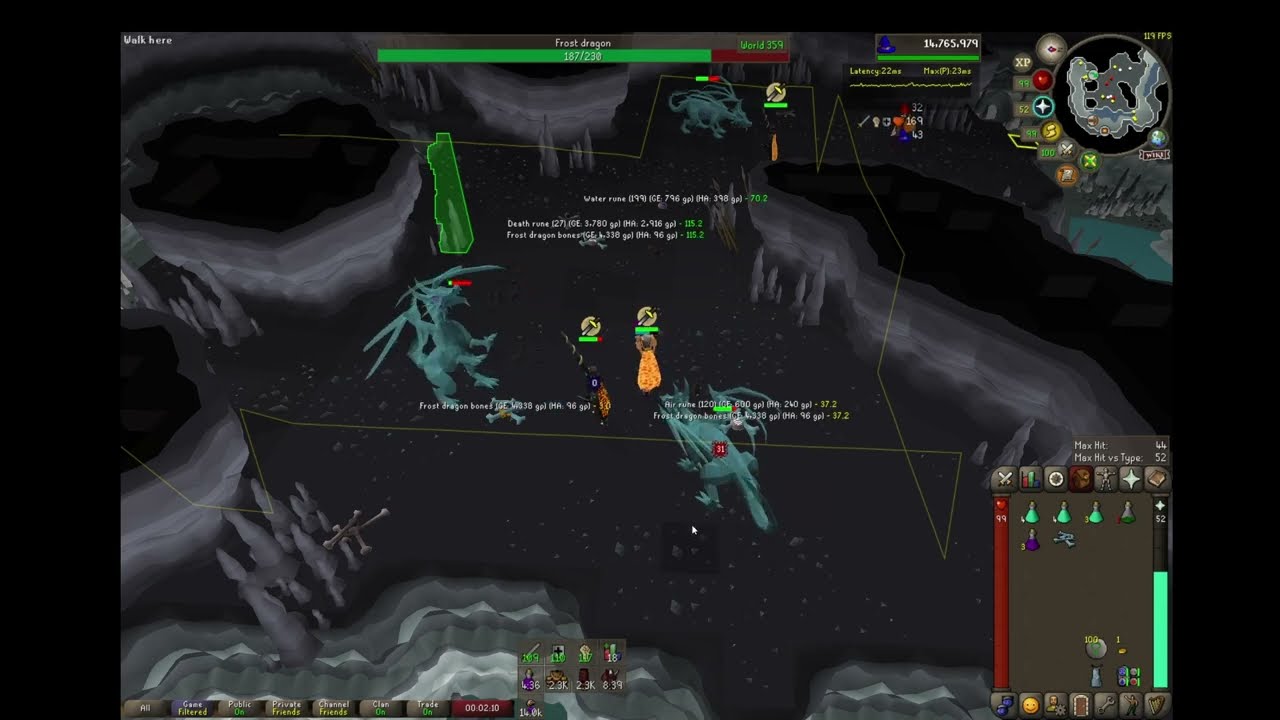
Task: Open the Music Player harp tab
Action: 1157,705
